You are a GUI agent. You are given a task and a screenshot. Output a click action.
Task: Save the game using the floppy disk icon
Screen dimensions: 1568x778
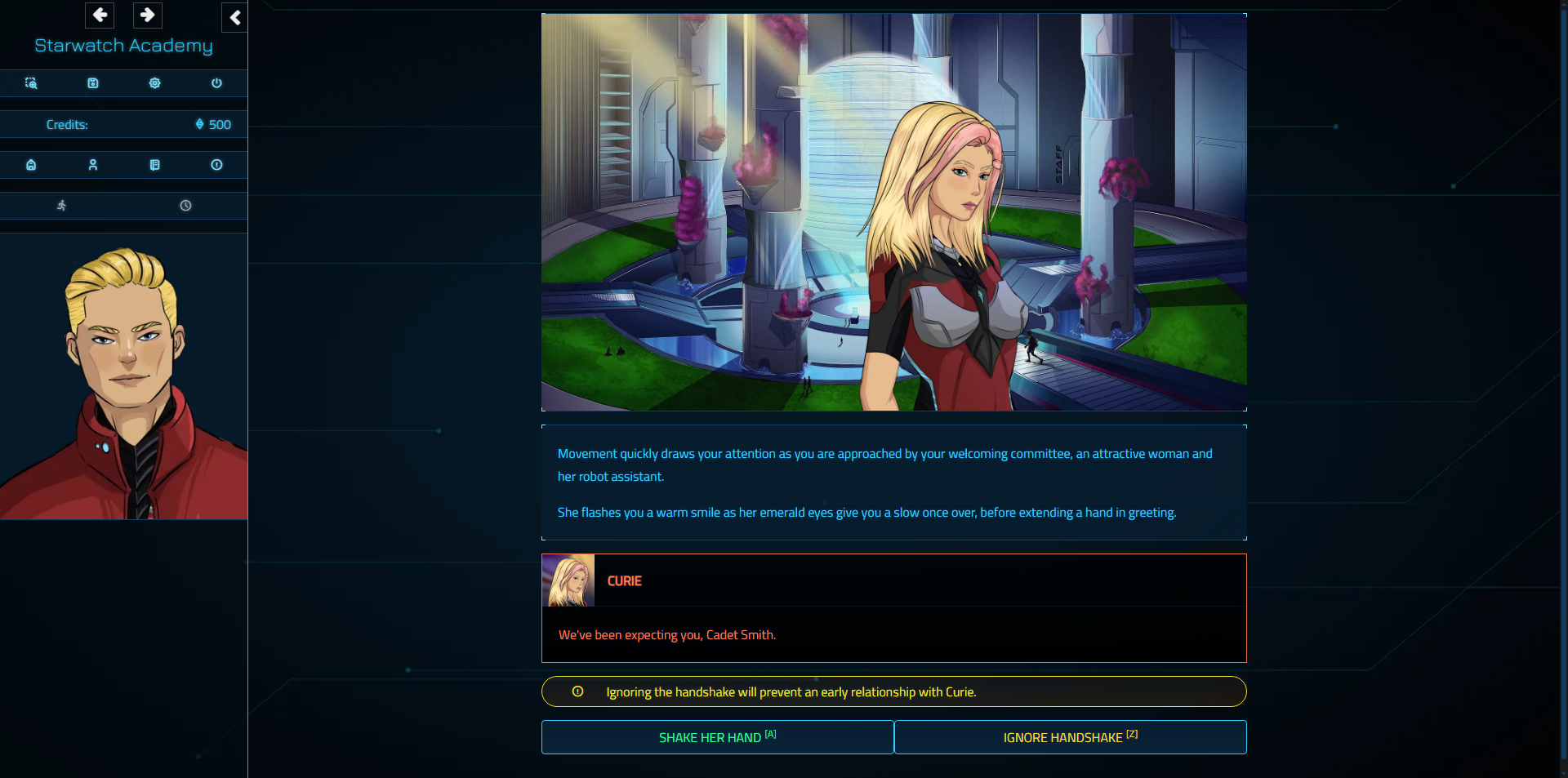tap(93, 82)
